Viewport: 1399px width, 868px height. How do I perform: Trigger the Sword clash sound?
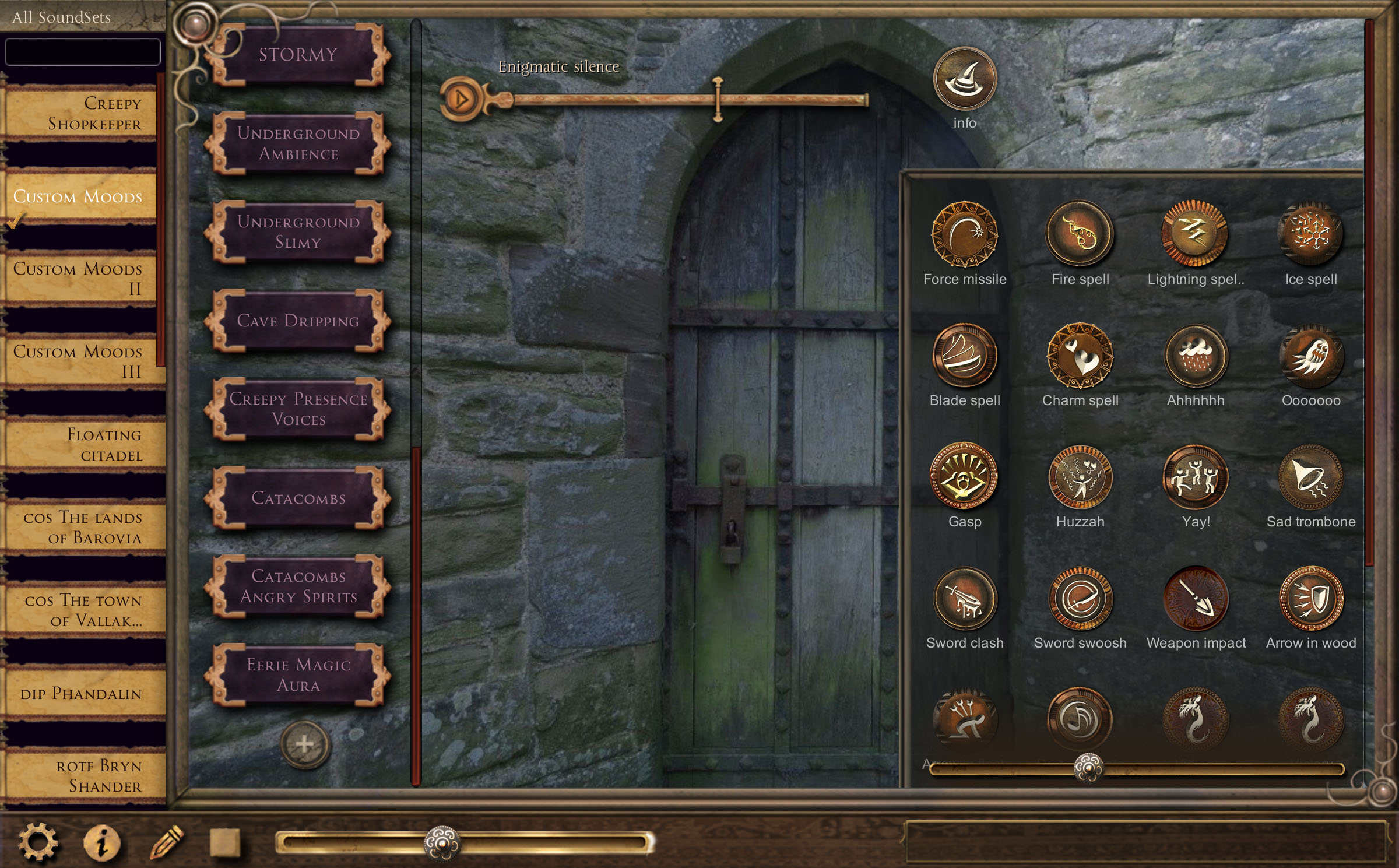[965, 599]
